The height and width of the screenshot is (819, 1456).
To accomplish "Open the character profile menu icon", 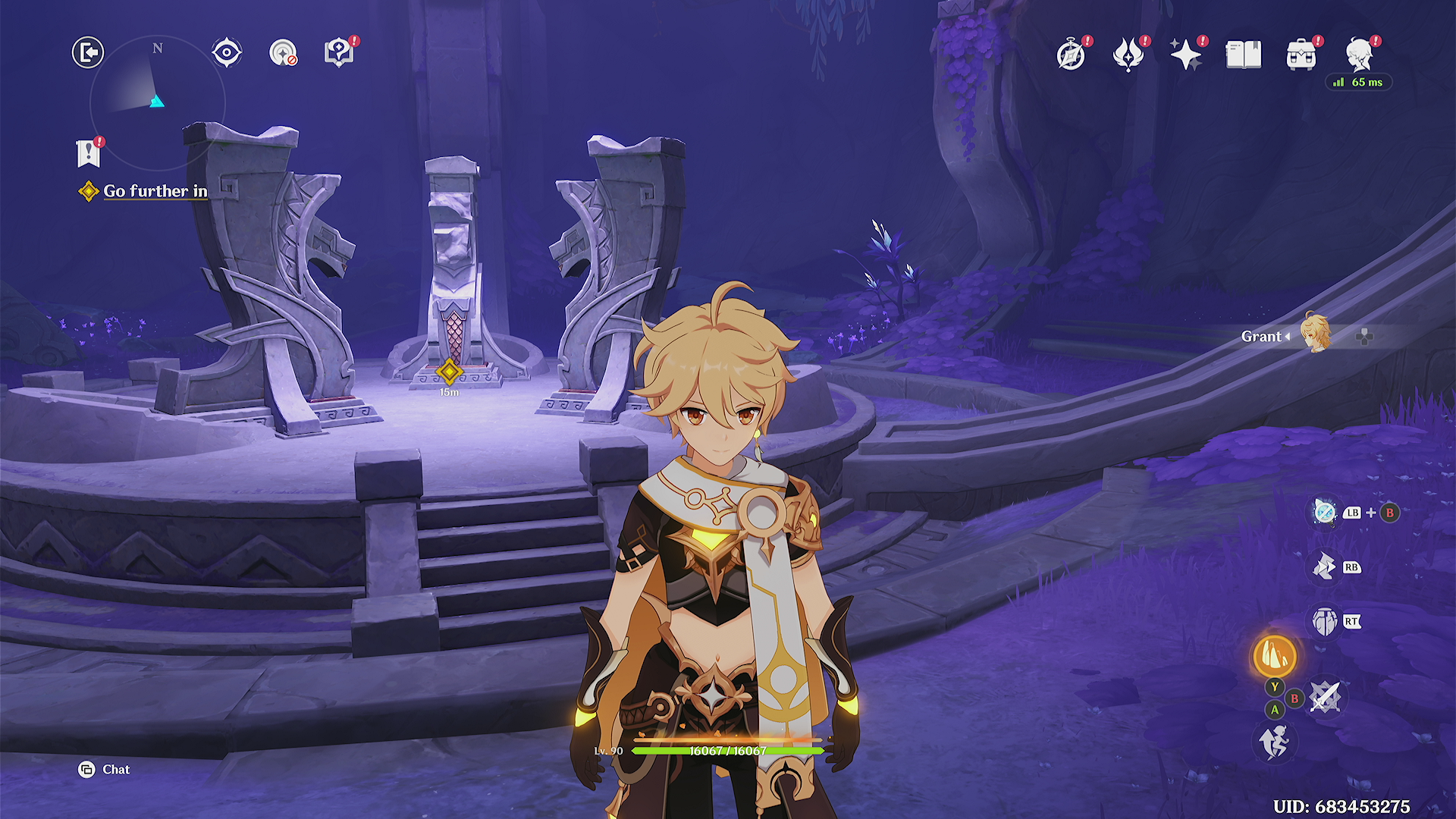I will click(x=1360, y=55).
